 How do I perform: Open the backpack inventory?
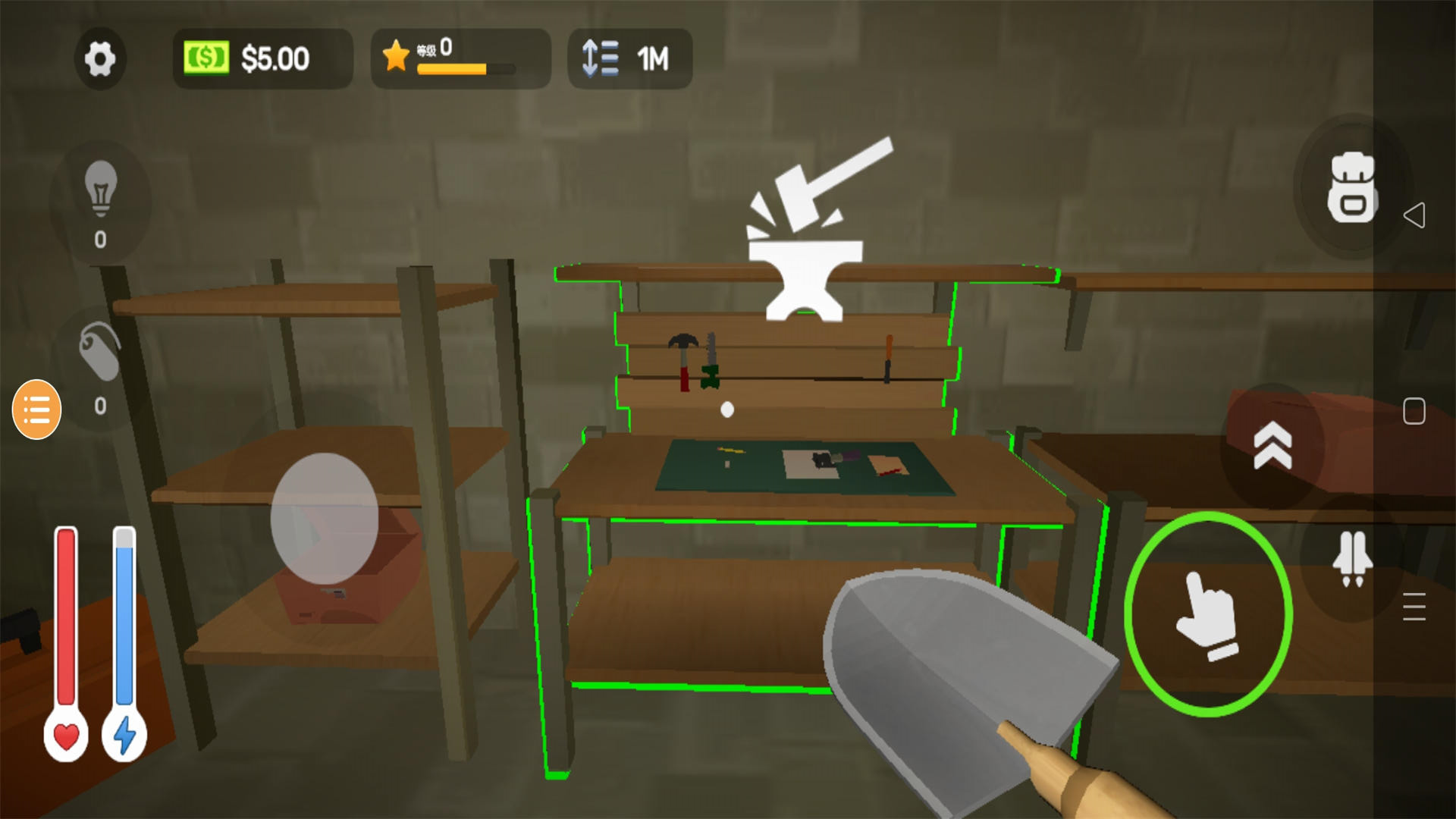tap(1351, 187)
